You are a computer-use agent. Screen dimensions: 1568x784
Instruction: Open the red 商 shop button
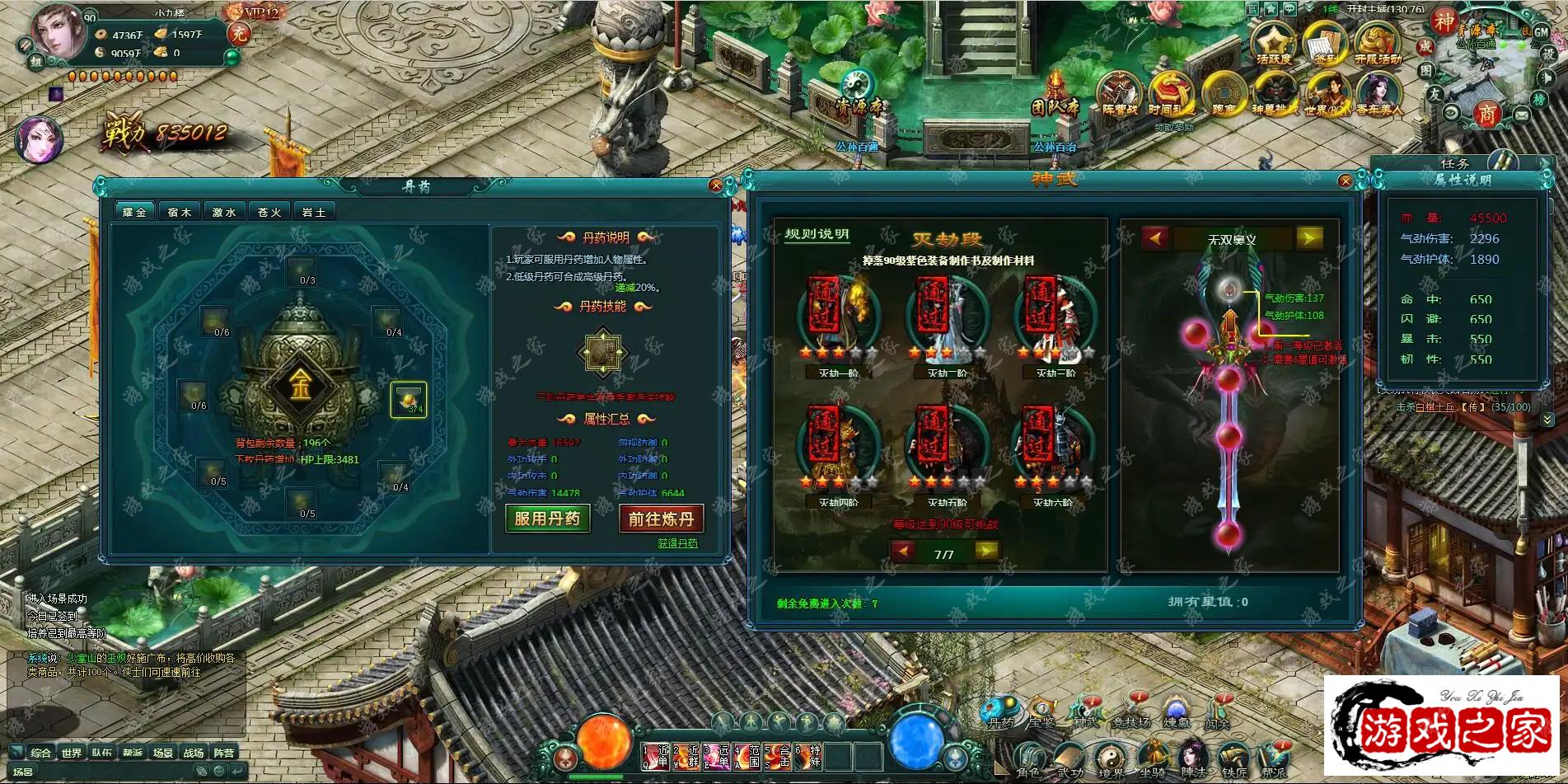pyautogui.click(x=1486, y=114)
